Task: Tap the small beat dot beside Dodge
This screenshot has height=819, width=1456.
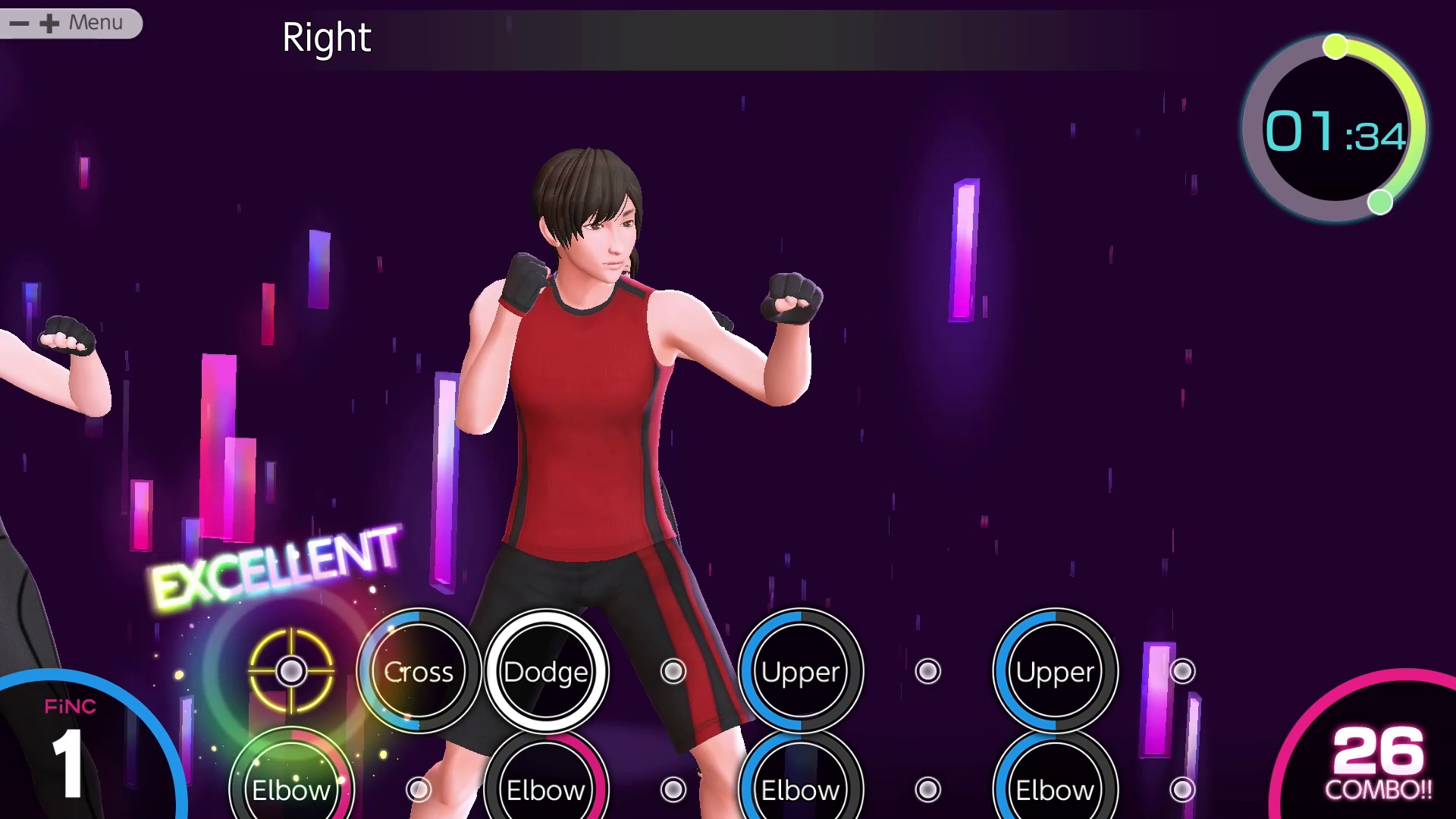Action: click(x=672, y=670)
